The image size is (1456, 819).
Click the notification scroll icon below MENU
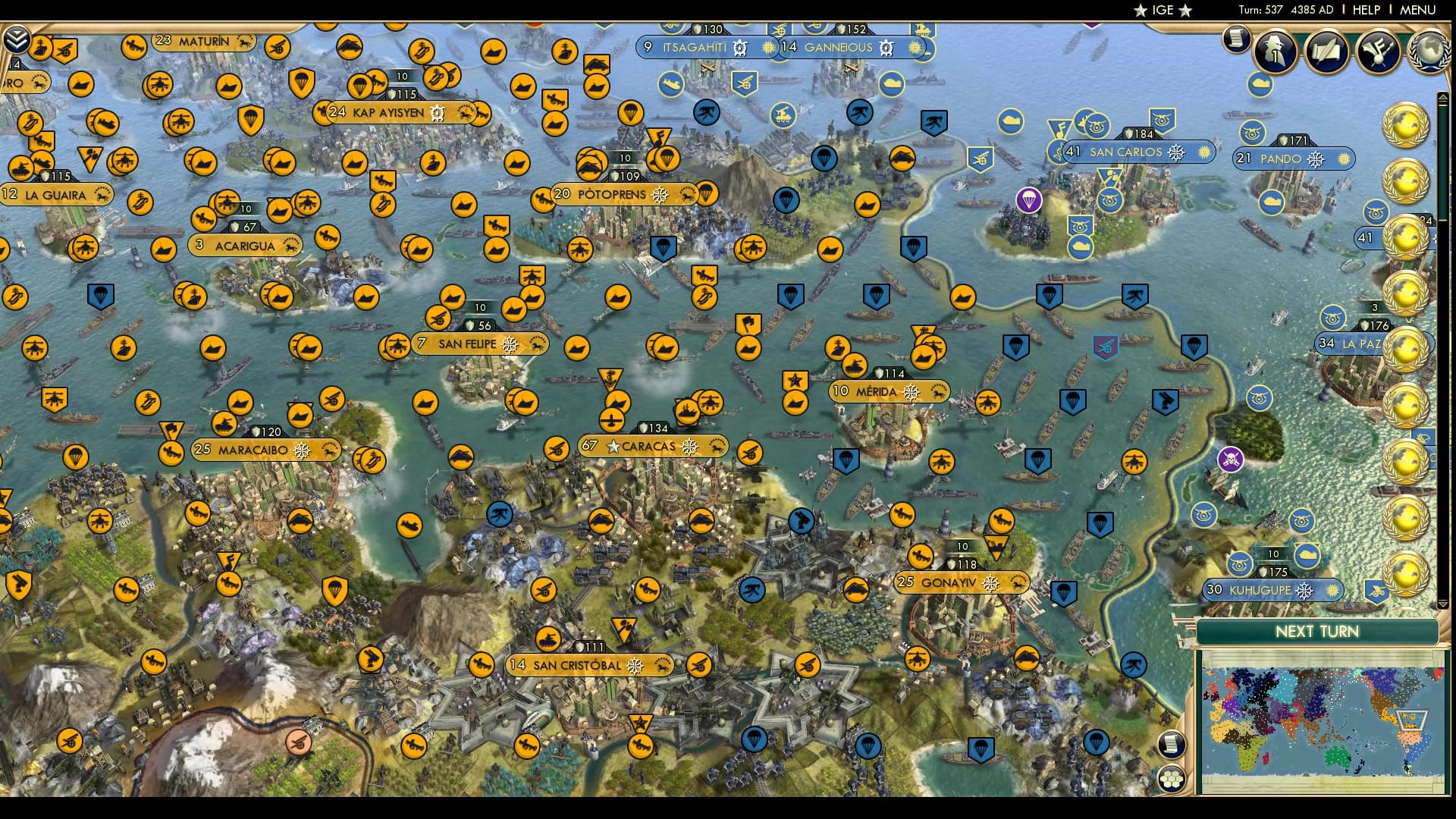pos(1235,39)
